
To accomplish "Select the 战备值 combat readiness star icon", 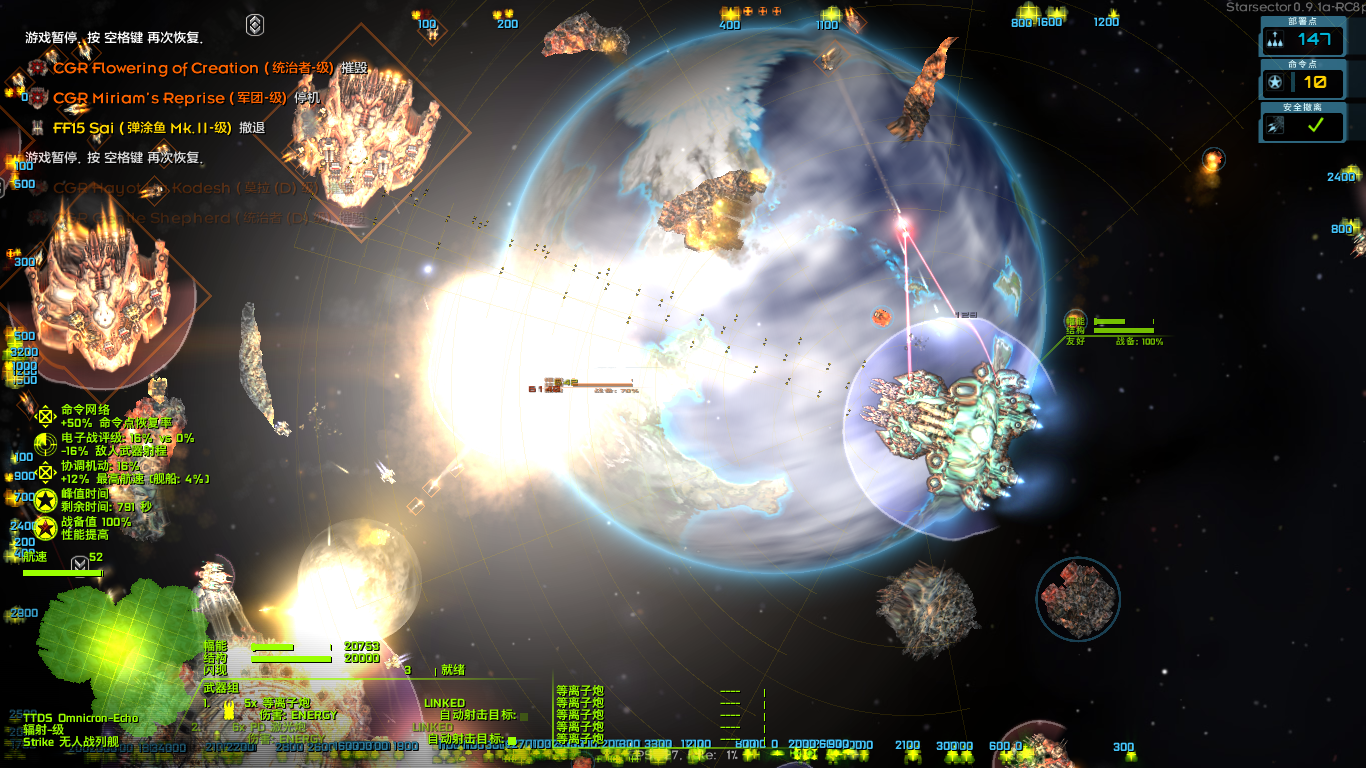I will coord(45,528).
